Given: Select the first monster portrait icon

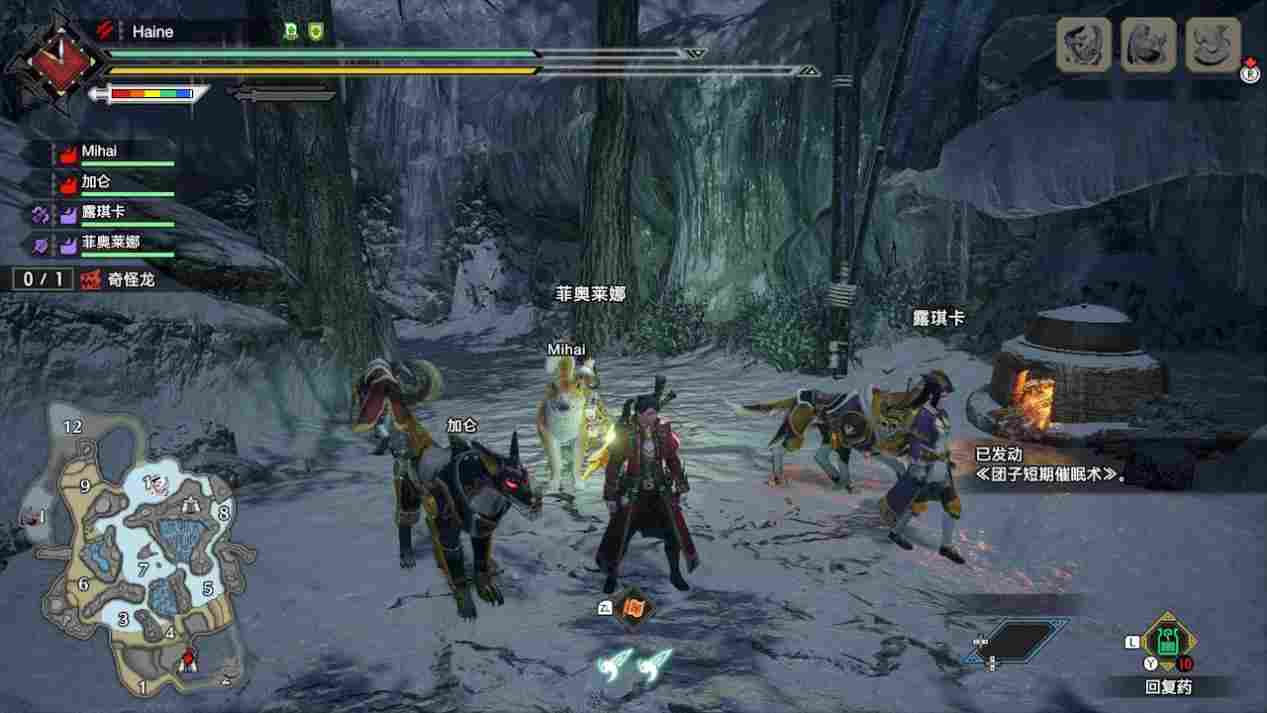Looking at the screenshot, I should pyautogui.click(x=1084, y=44).
